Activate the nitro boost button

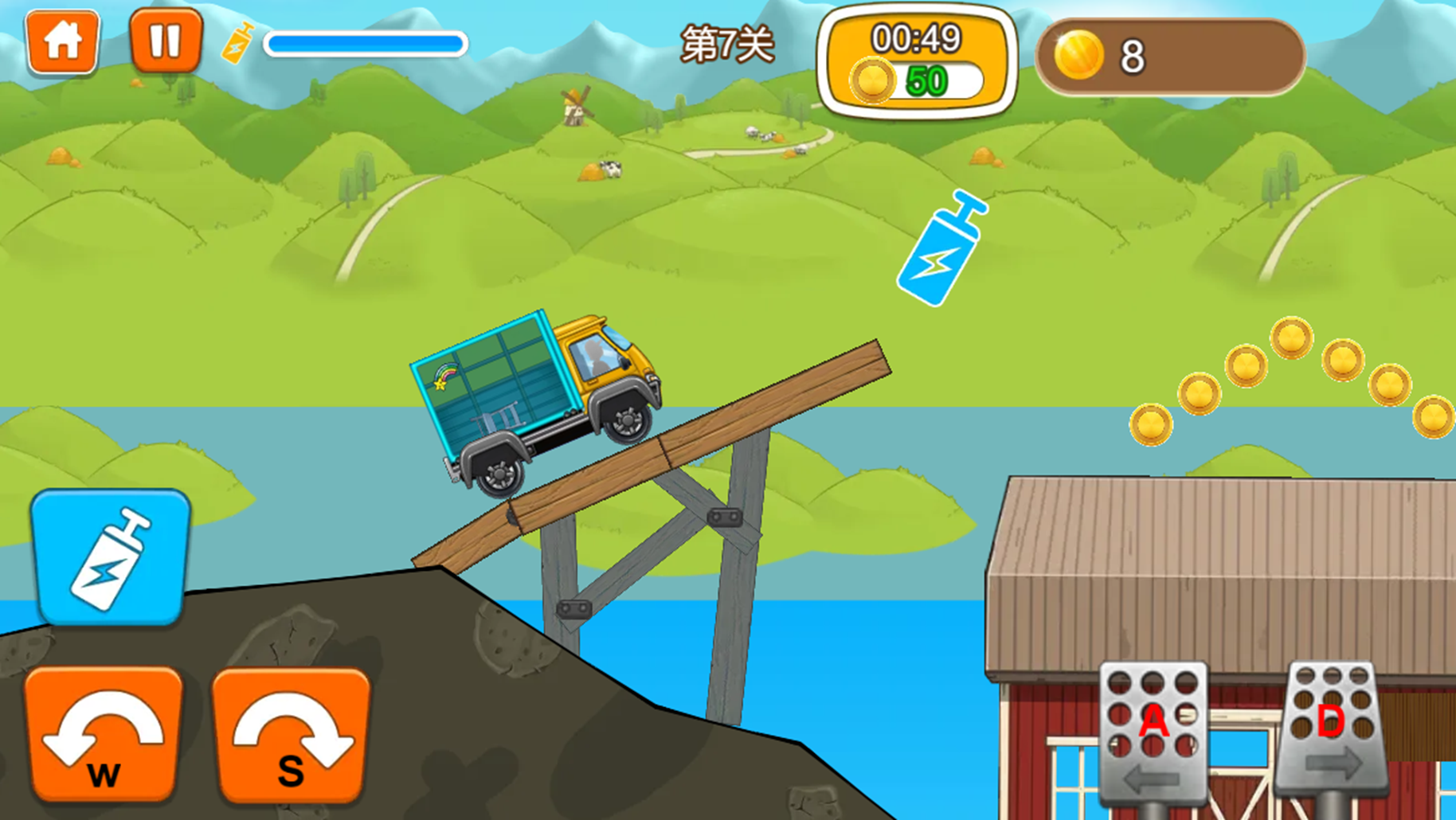[111, 557]
